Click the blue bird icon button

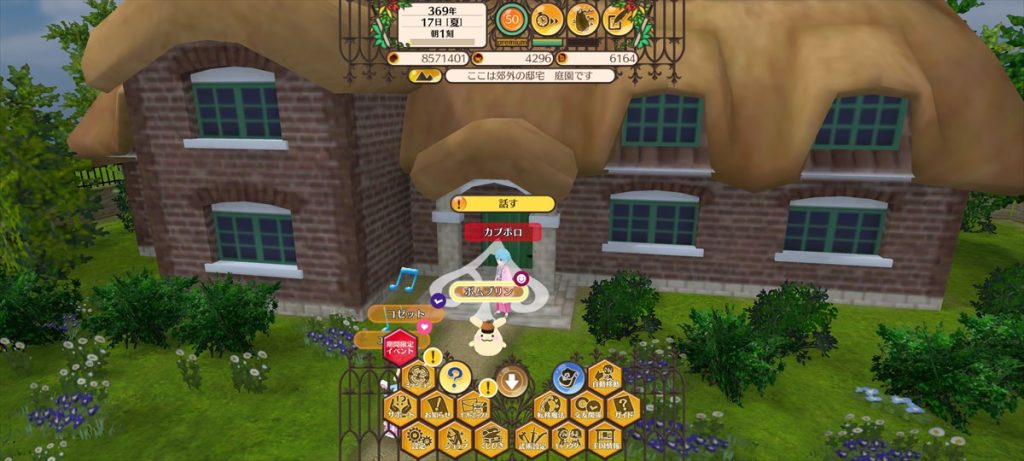567,378
